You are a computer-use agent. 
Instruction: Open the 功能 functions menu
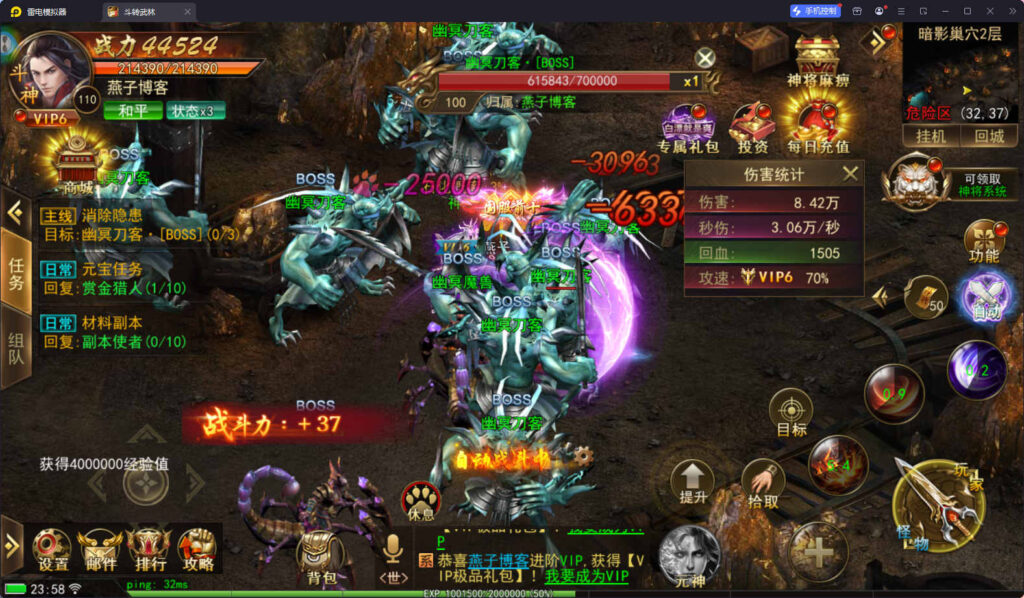coord(983,241)
